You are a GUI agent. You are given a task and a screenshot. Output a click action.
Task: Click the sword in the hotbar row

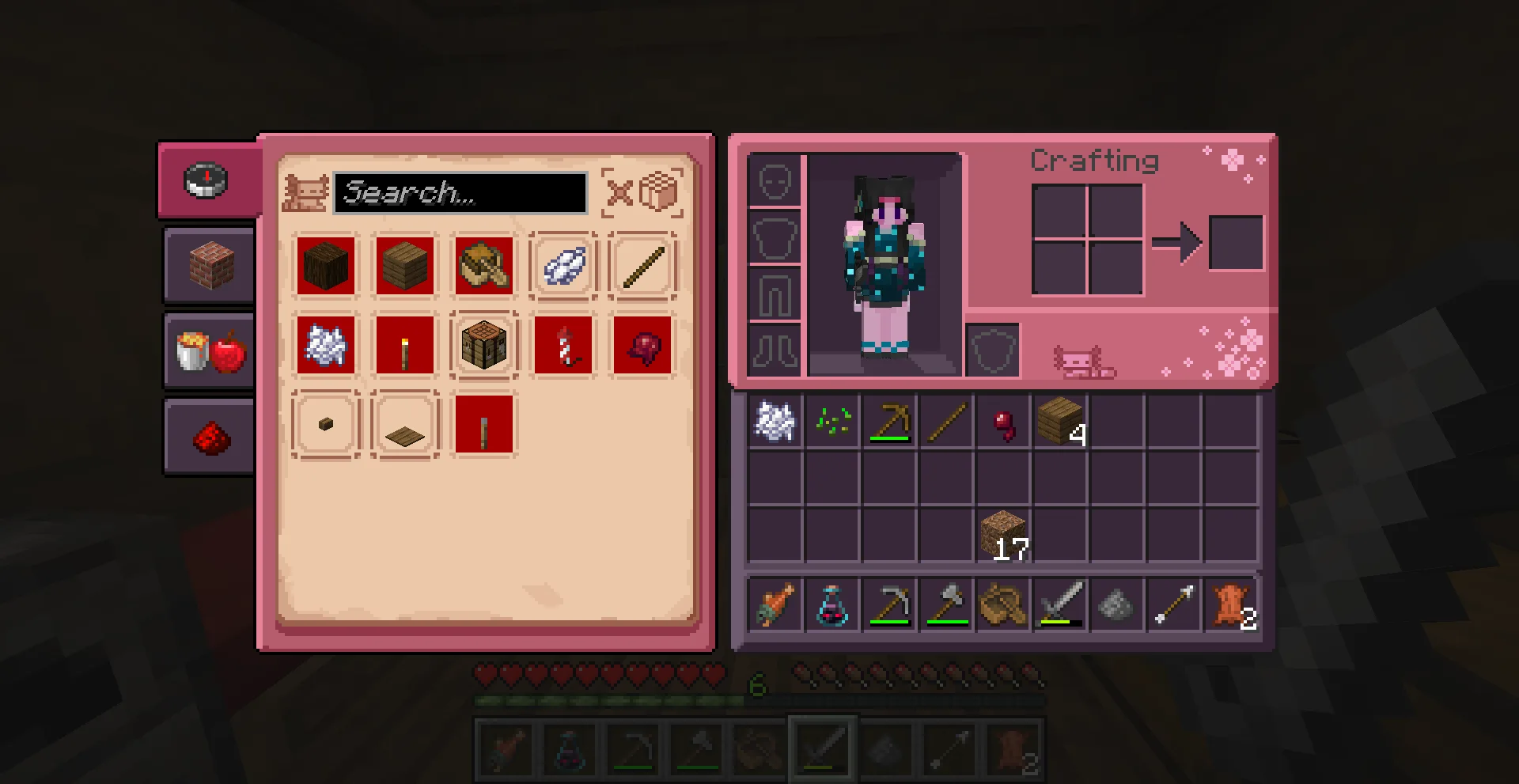pyautogui.click(x=1060, y=605)
